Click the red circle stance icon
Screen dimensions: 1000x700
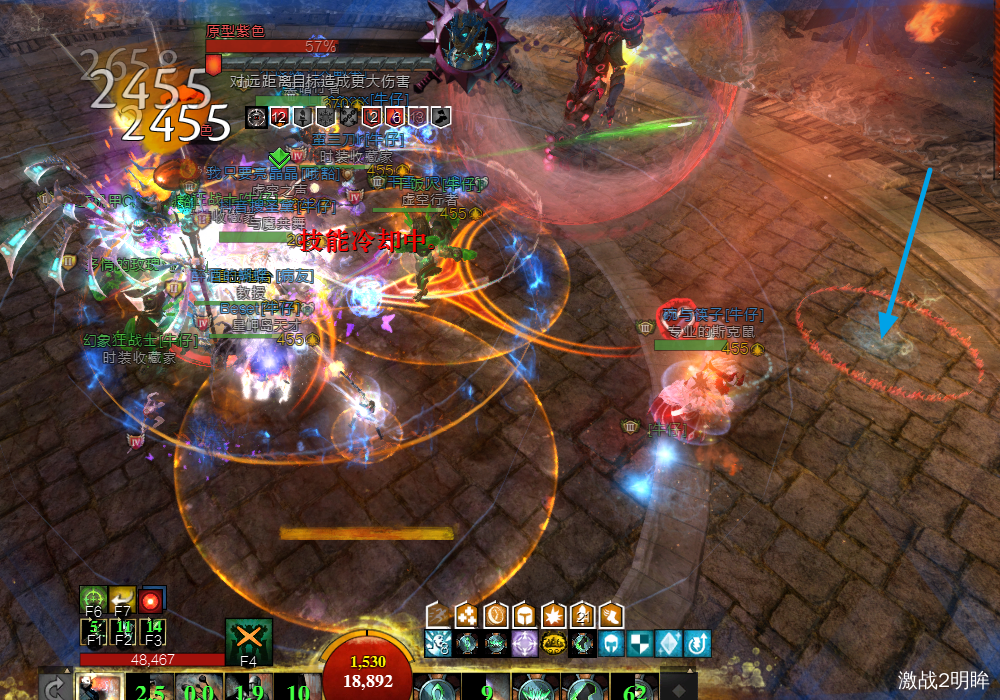pos(152,600)
